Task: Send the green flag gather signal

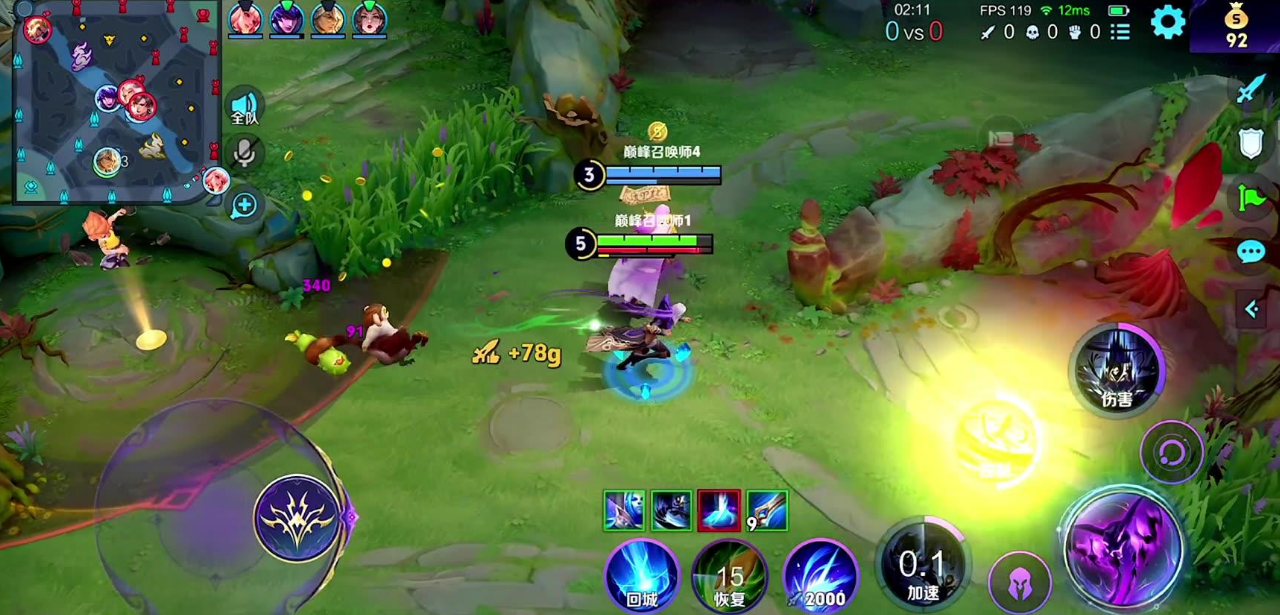Action: [1251, 197]
